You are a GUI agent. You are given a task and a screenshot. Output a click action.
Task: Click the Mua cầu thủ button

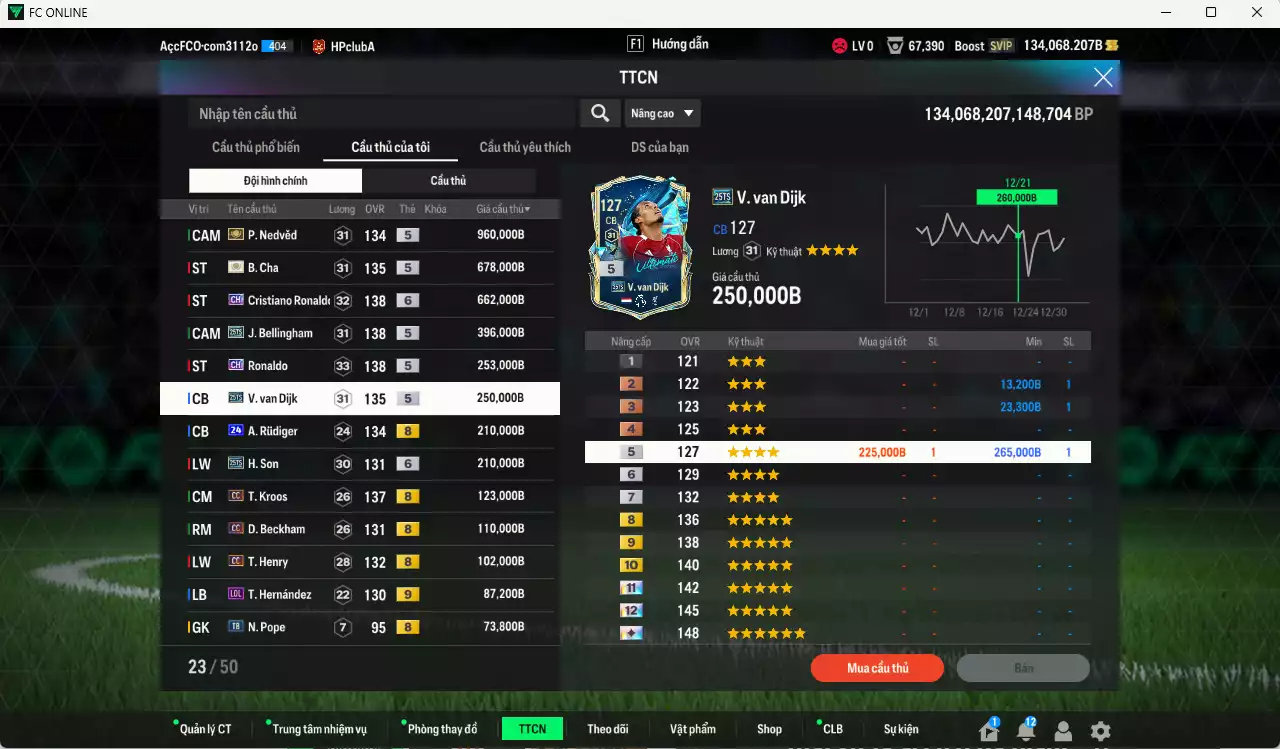pyautogui.click(x=877, y=668)
